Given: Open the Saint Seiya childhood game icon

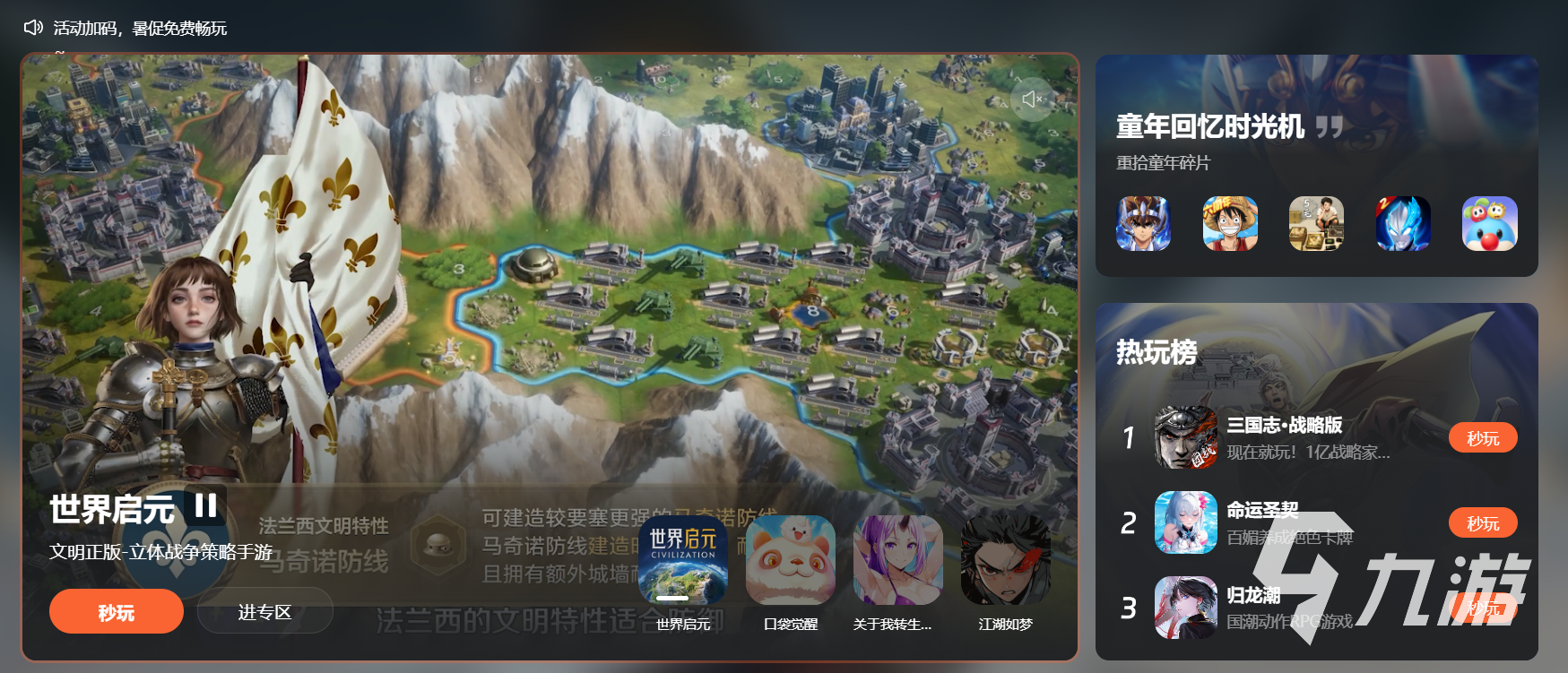Looking at the screenshot, I should click(1144, 224).
